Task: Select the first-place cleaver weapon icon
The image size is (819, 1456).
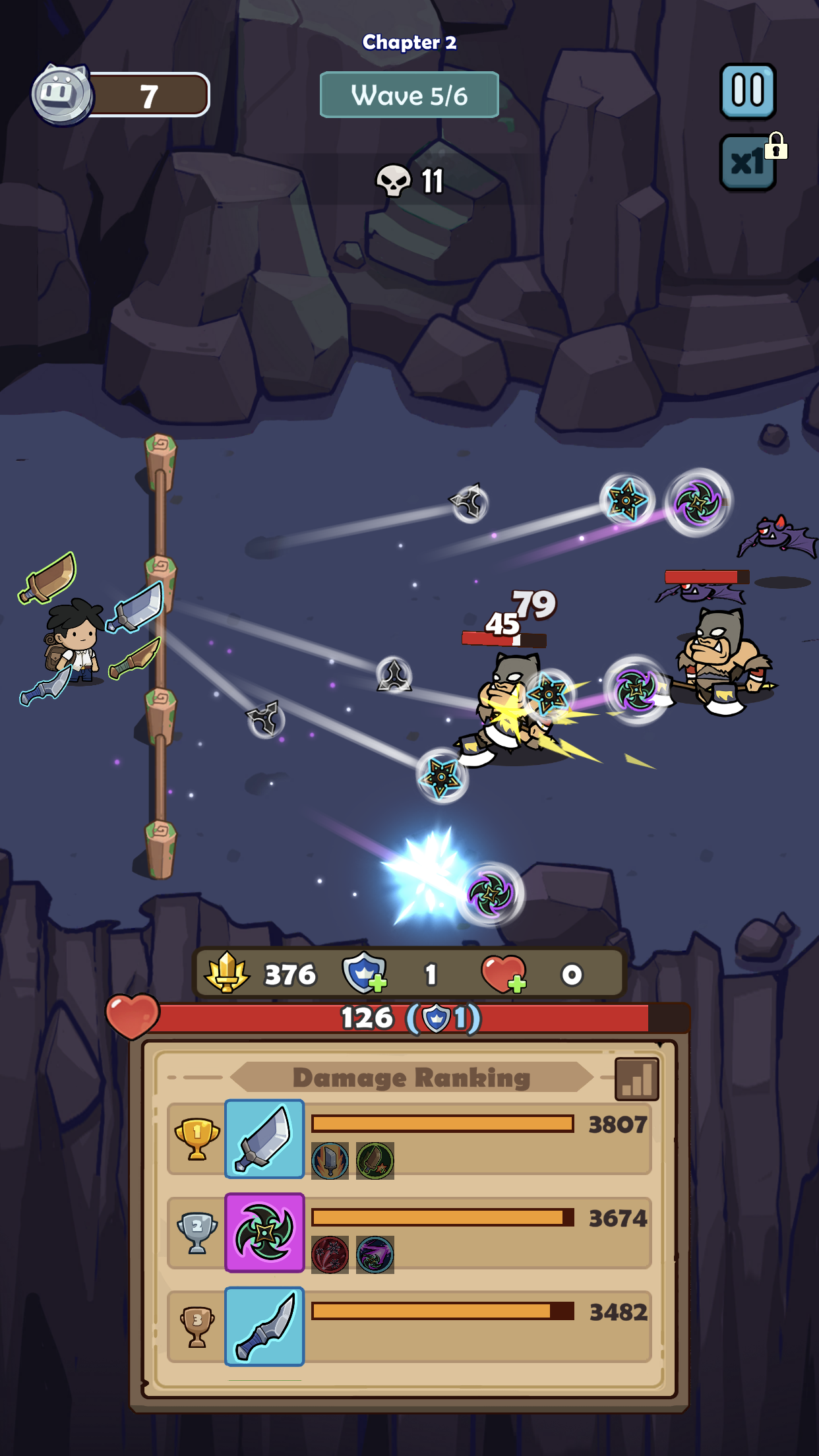Action: click(x=264, y=1138)
